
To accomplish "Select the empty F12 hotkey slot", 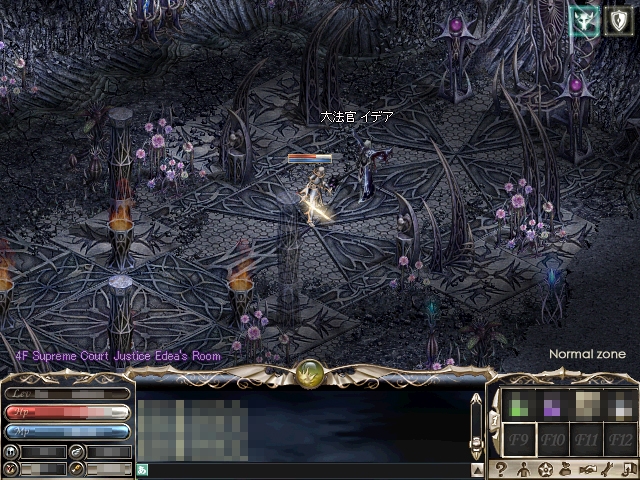I will pos(621,439).
